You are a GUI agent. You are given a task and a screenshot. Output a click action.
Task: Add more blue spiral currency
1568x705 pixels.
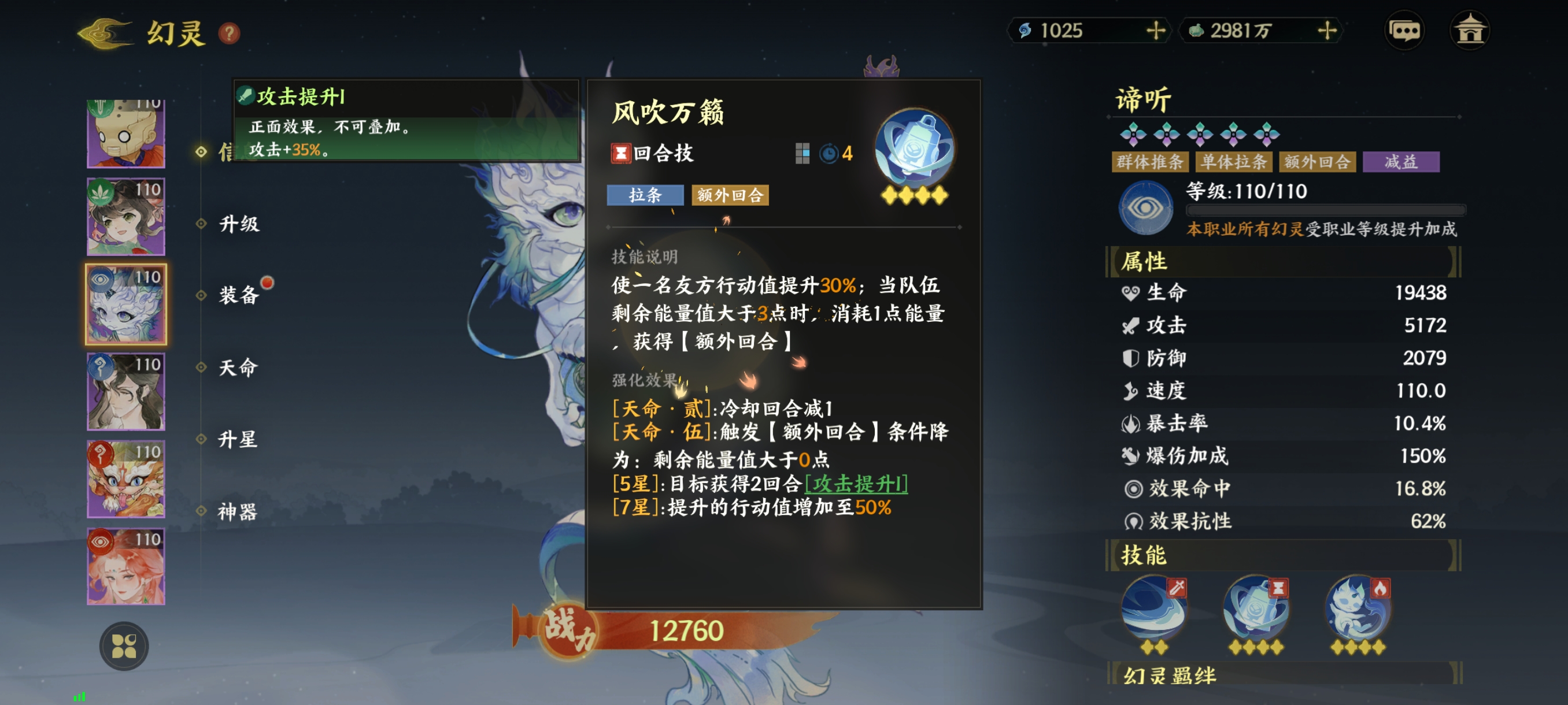click(x=1155, y=31)
